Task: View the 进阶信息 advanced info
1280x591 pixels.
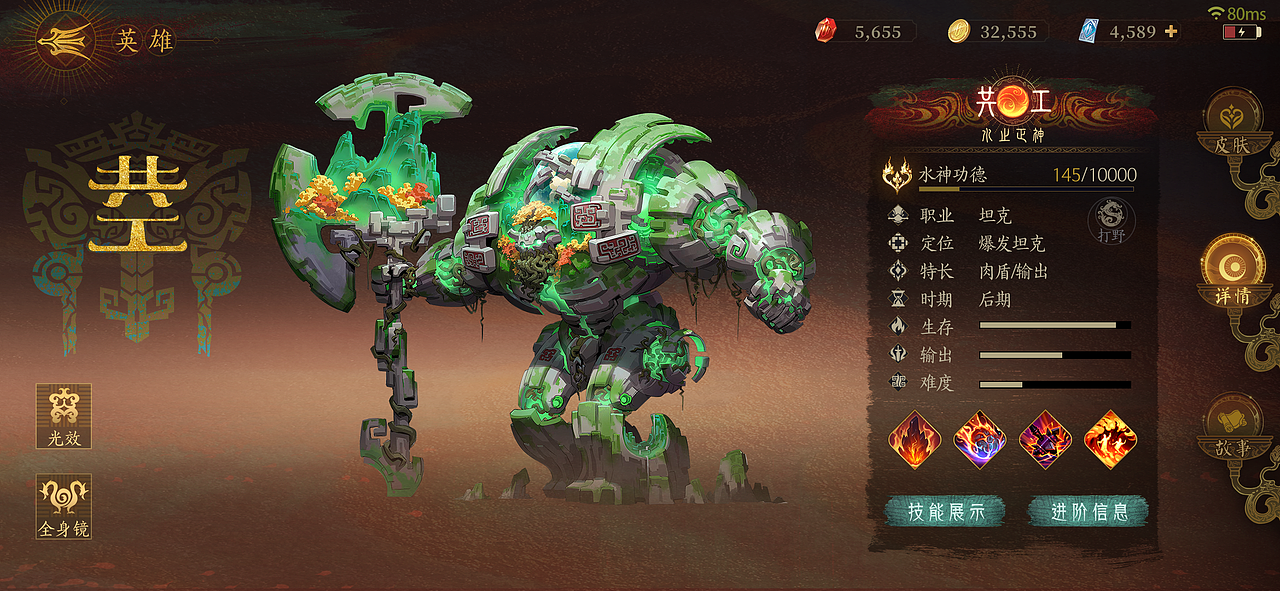Action: [1089, 511]
